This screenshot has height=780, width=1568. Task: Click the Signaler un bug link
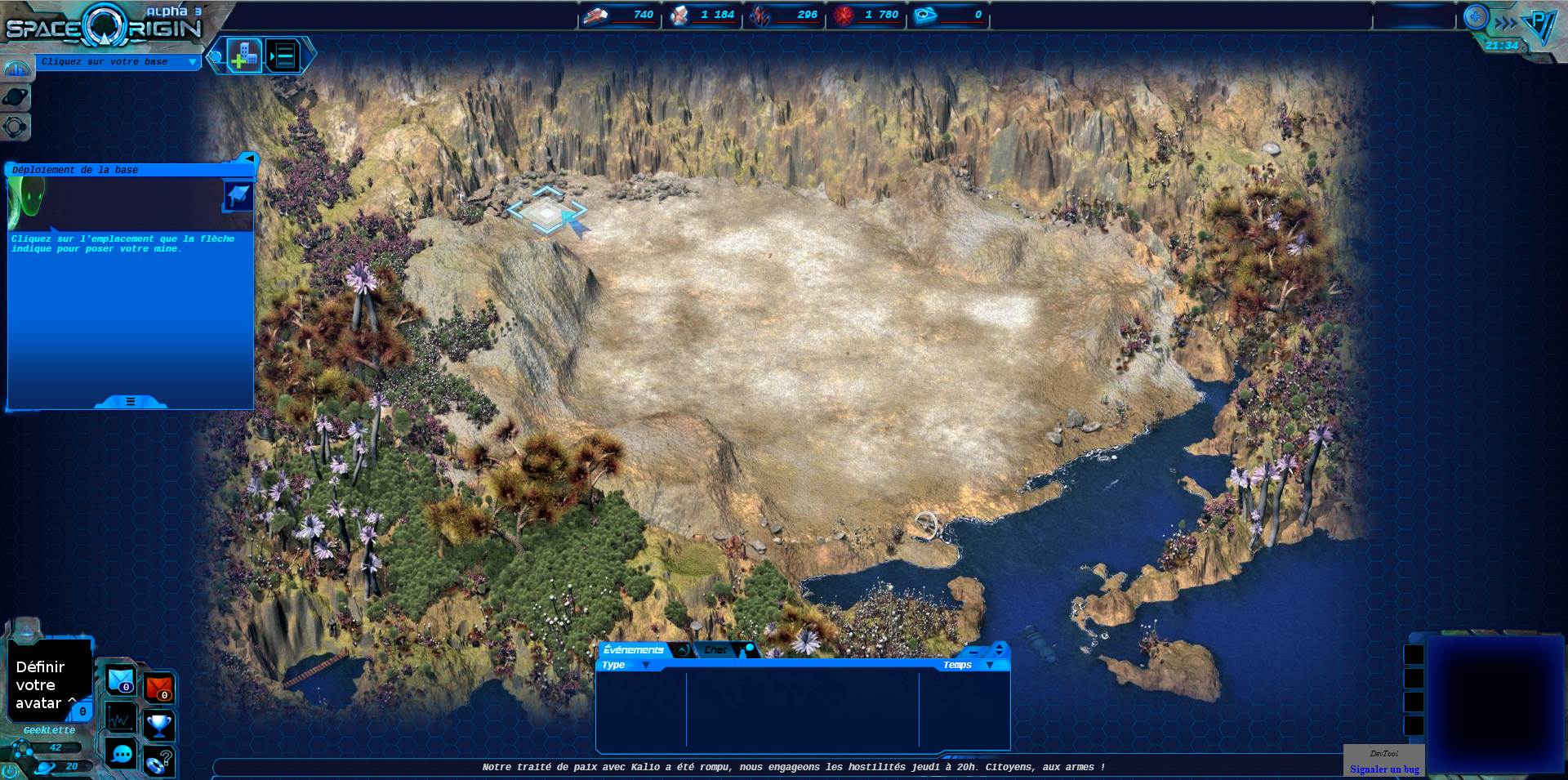click(x=1384, y=769)
